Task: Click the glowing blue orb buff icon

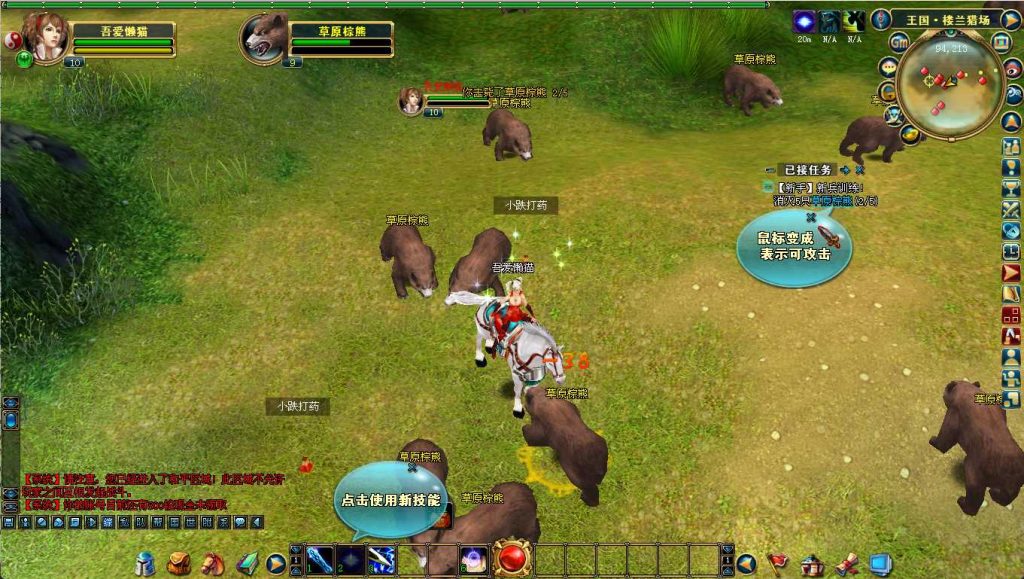Action: point(804,21)
